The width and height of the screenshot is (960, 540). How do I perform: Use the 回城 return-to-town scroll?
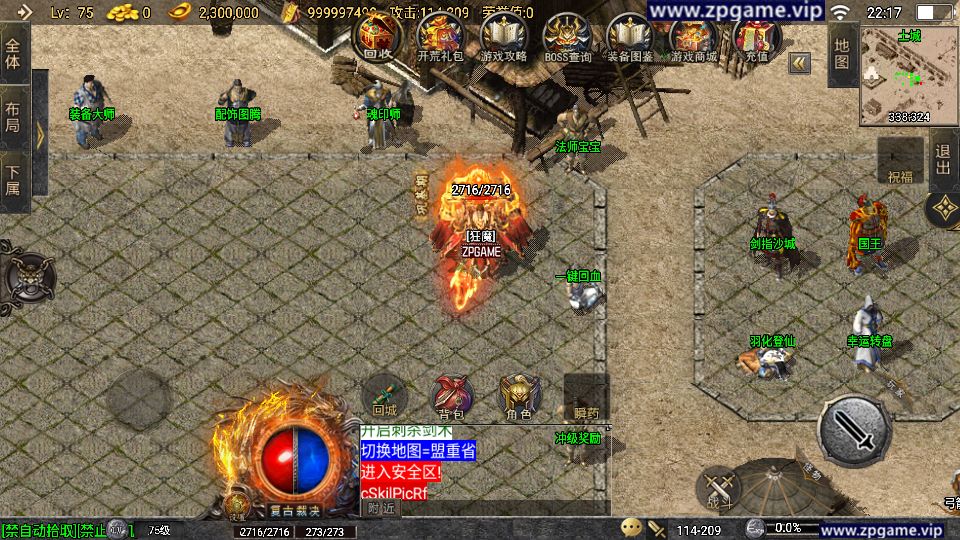click(385, 394)
